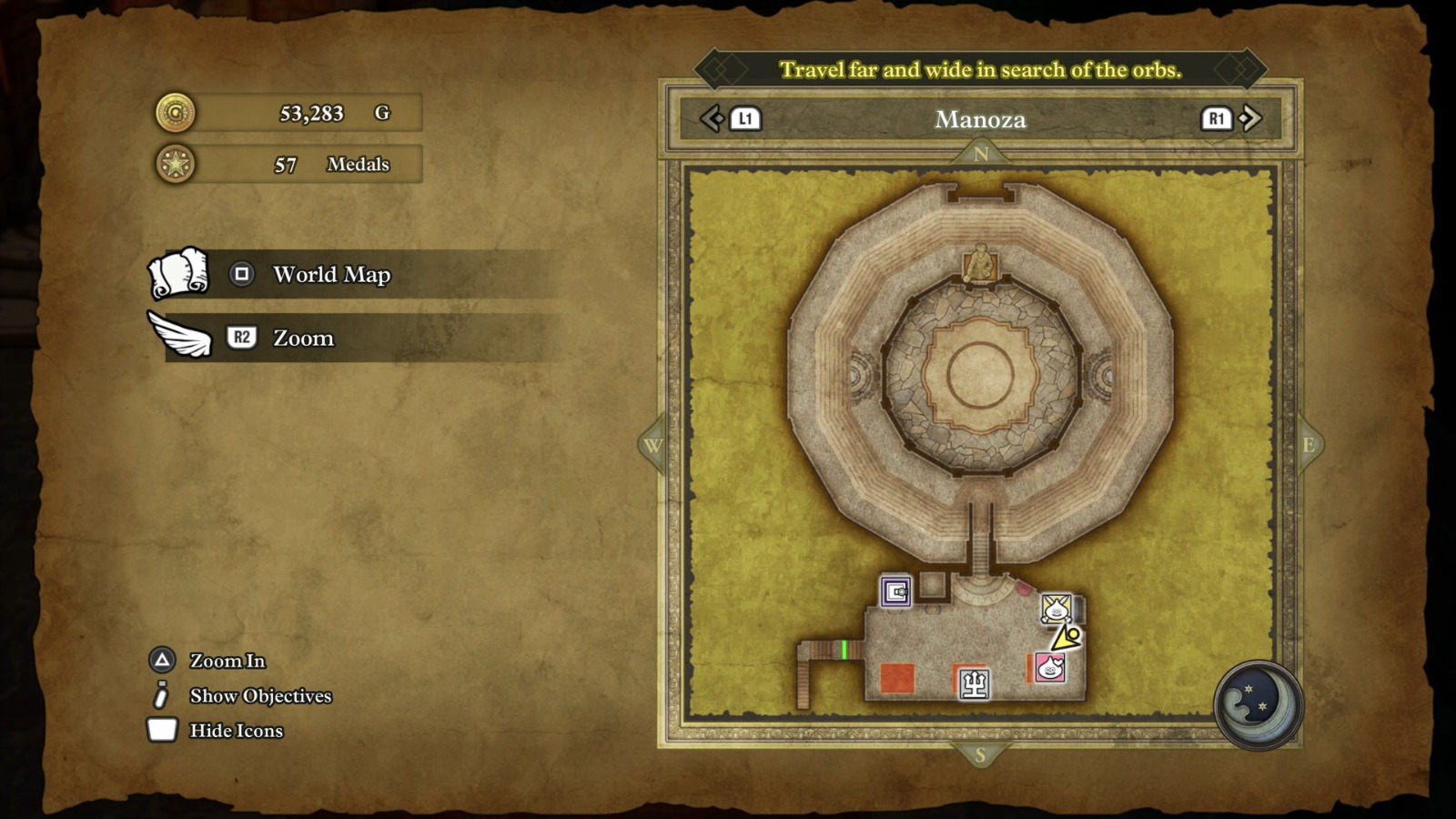
Task: Click the yellow player position arrow
Action: coord(1067,637)
